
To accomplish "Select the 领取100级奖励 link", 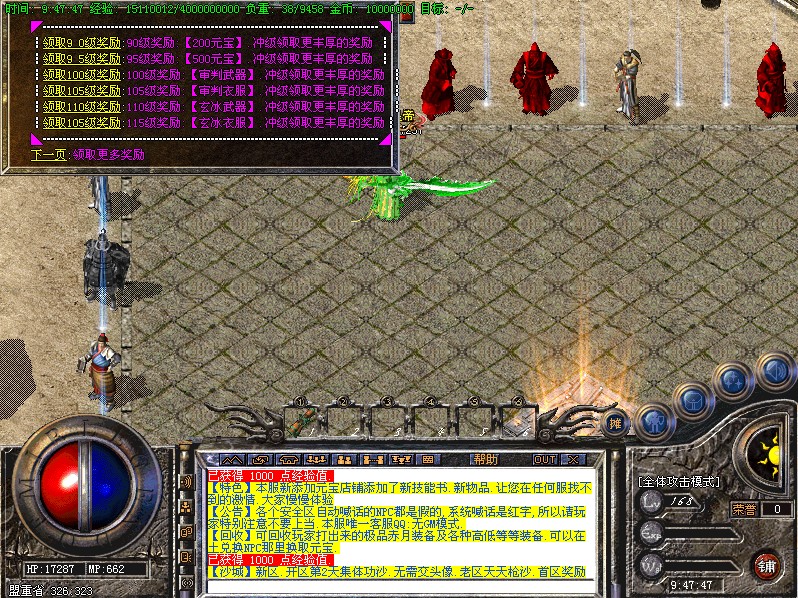I will [82, 75].
